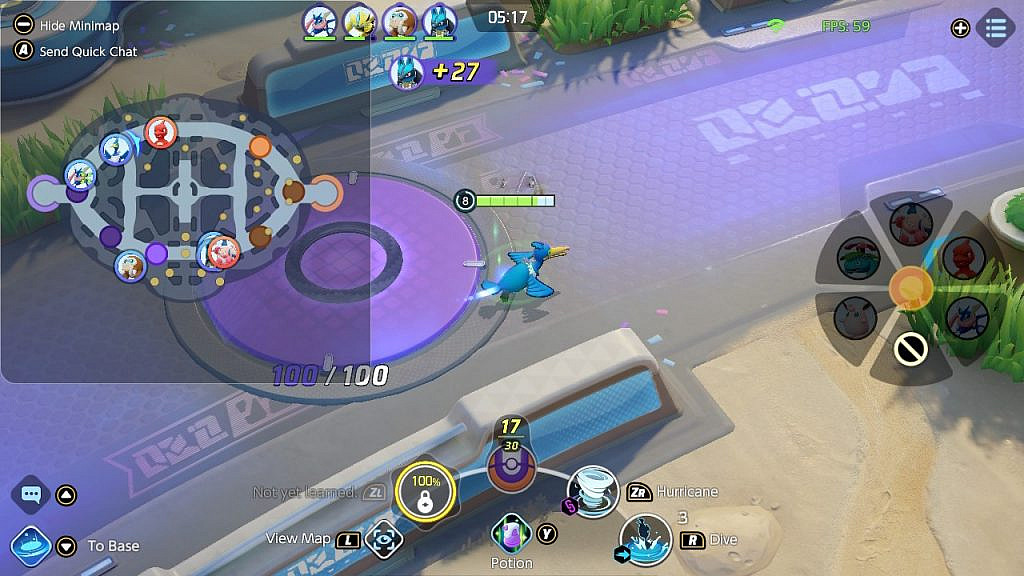Cancel with the prohibition symbol on the wheel
Viewport: 1024px width, 576px height.
(910, 349)
